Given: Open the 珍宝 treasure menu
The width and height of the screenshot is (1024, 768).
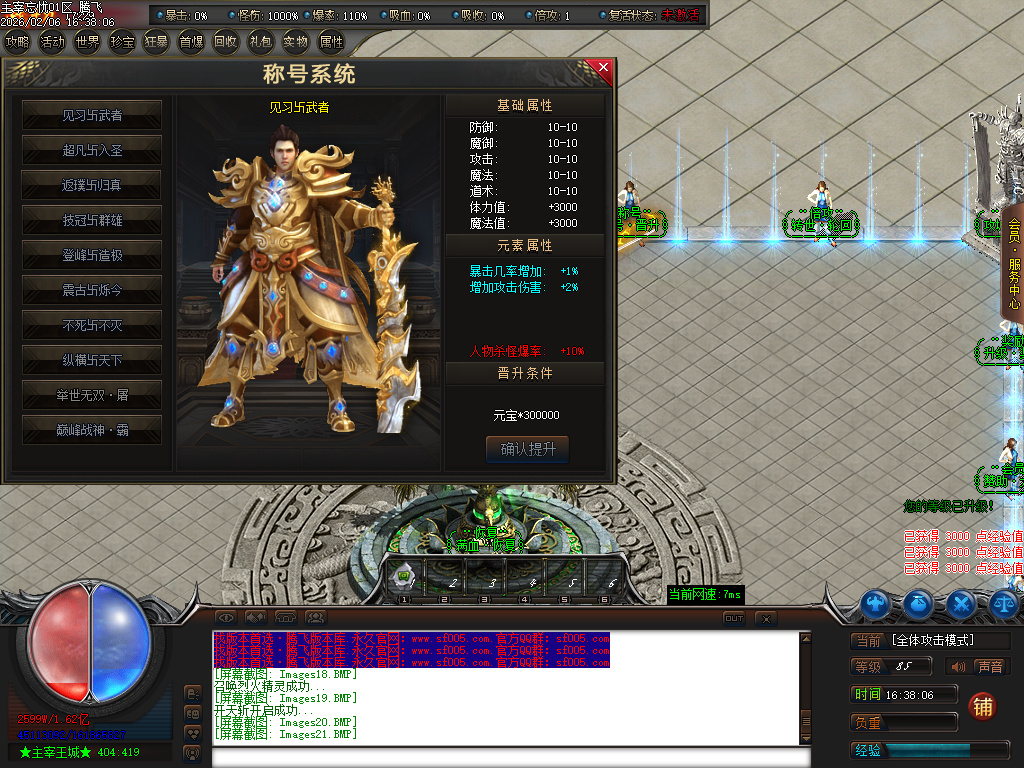Looking at the screenshot, I should pos(122,42).
